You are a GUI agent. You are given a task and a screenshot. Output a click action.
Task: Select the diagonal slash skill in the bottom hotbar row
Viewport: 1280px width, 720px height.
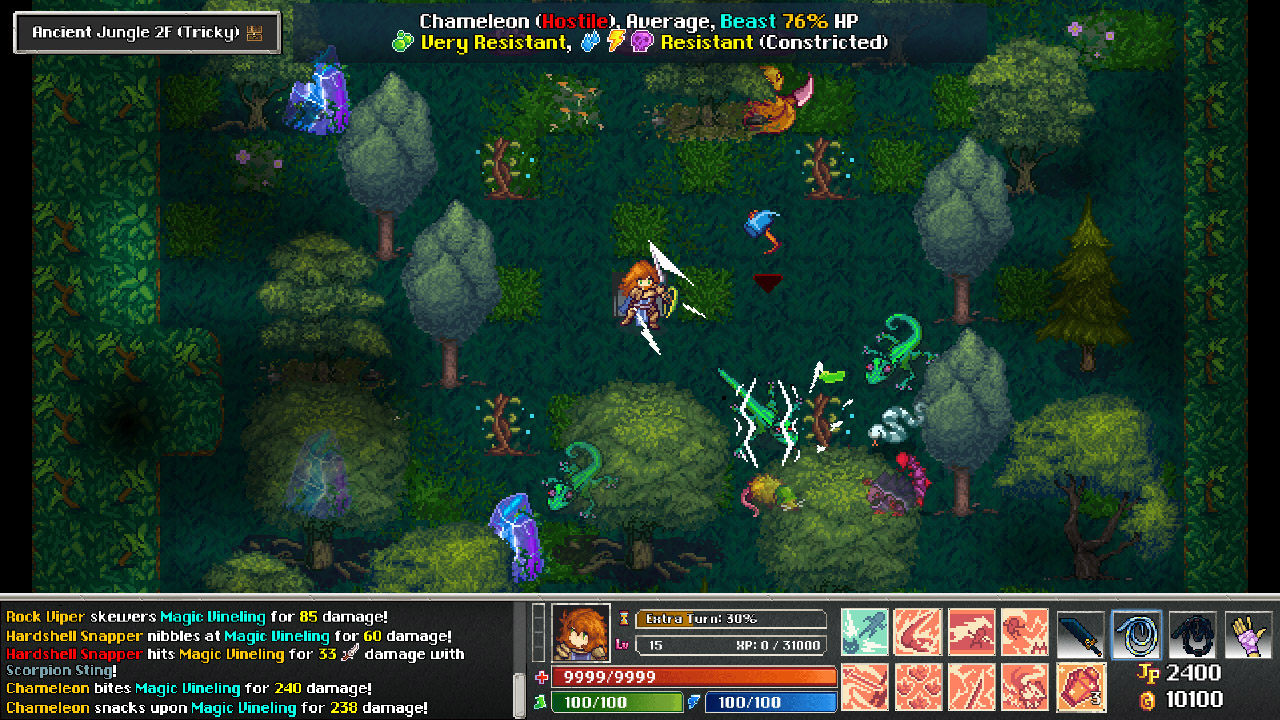click(x=972, y=687)
